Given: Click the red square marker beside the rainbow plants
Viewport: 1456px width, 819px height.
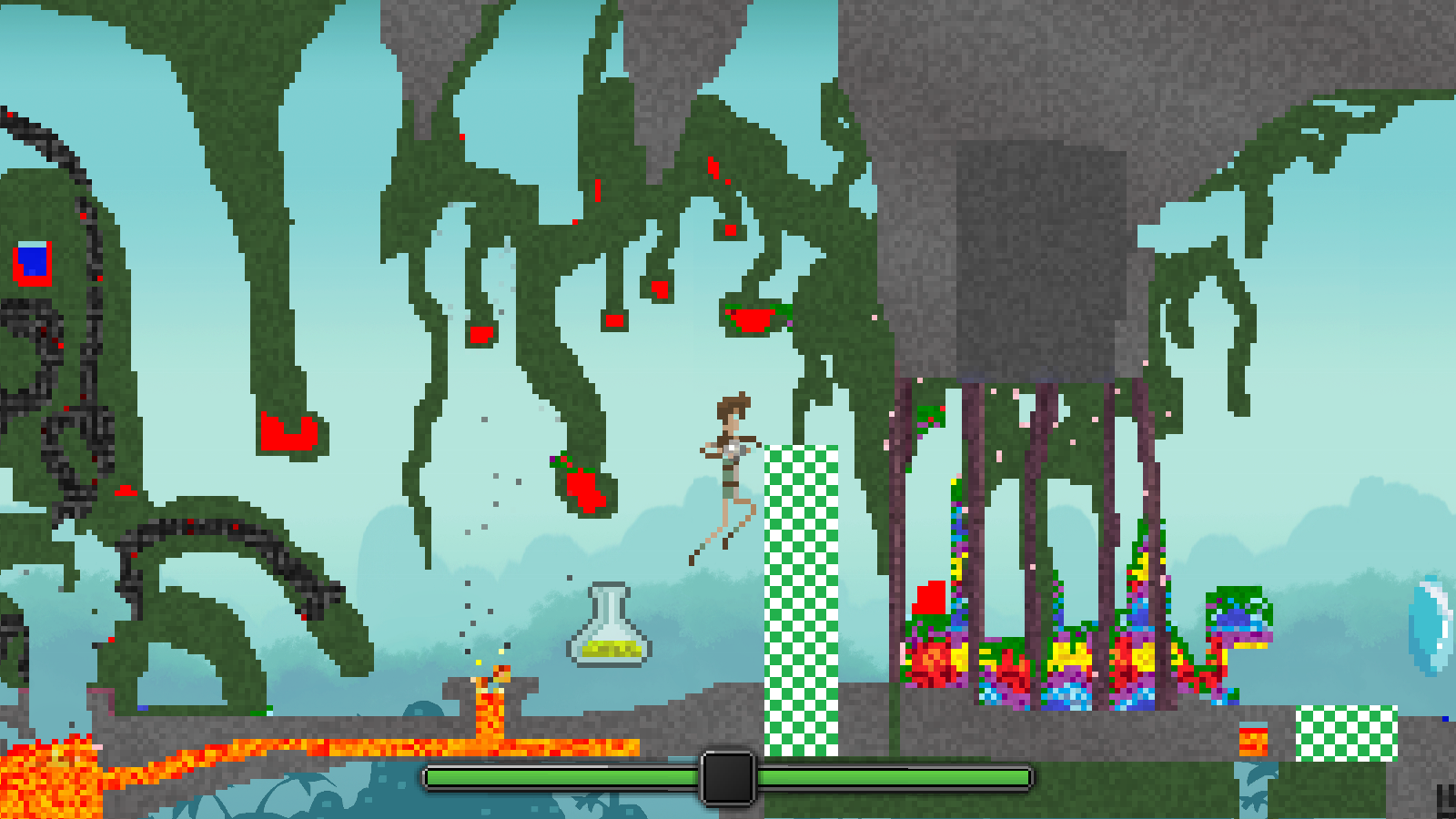Looking at the screenshot, I should (x=928, y=596).
